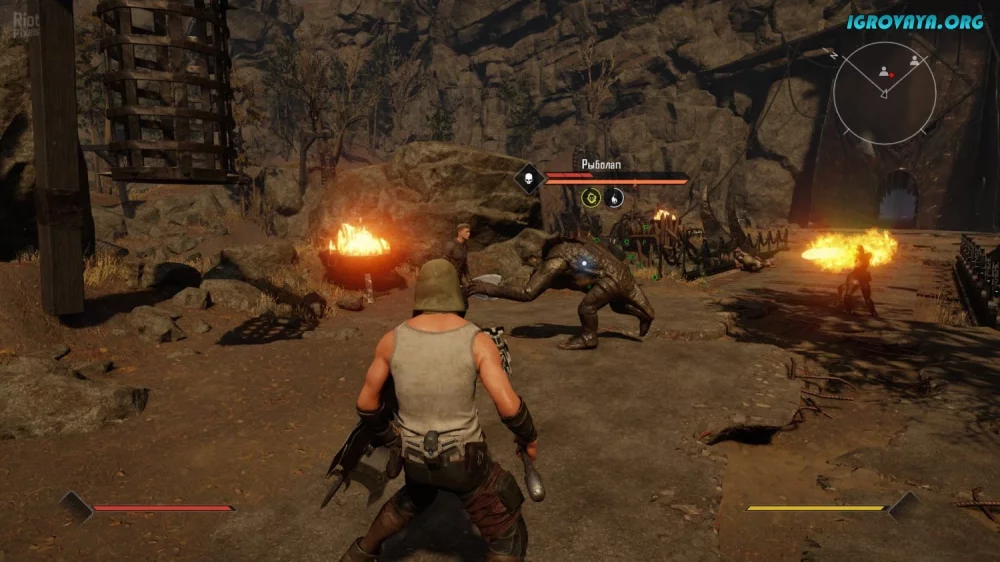
Task: Click the white flame burning status icon
Action: [616, 198]
